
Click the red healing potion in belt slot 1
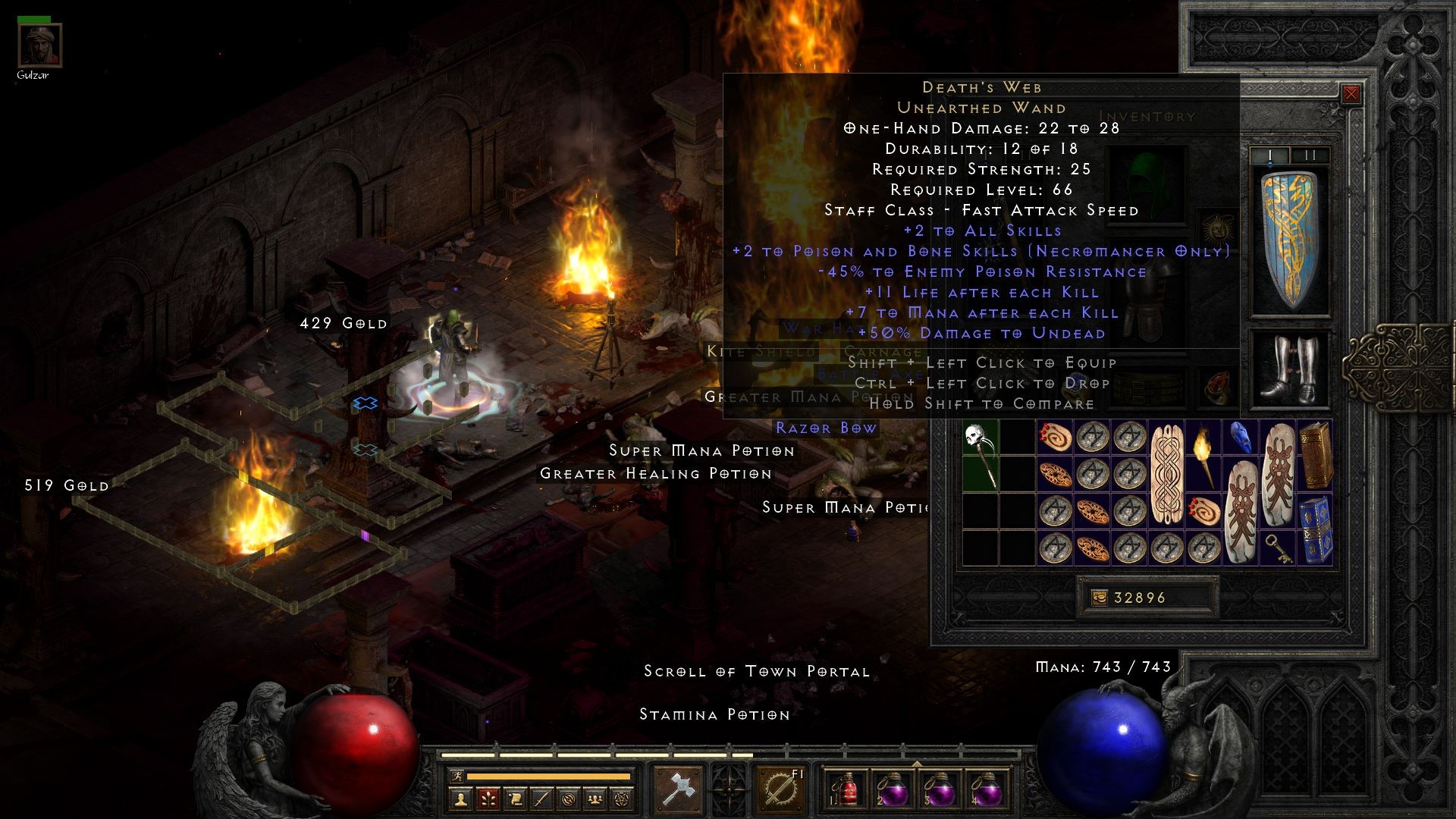847,791
